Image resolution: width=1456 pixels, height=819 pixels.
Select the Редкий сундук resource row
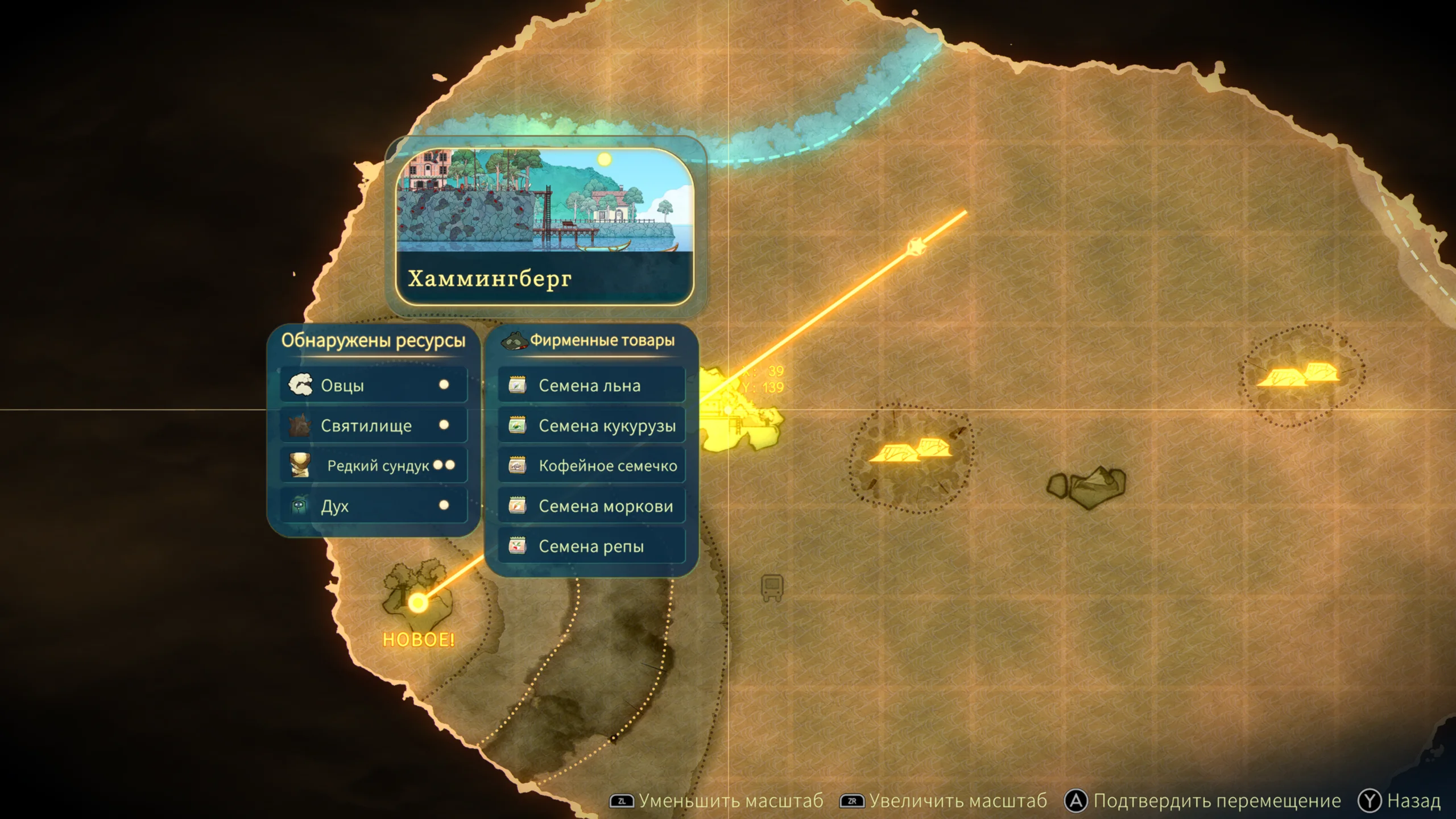tap(373, 466)
